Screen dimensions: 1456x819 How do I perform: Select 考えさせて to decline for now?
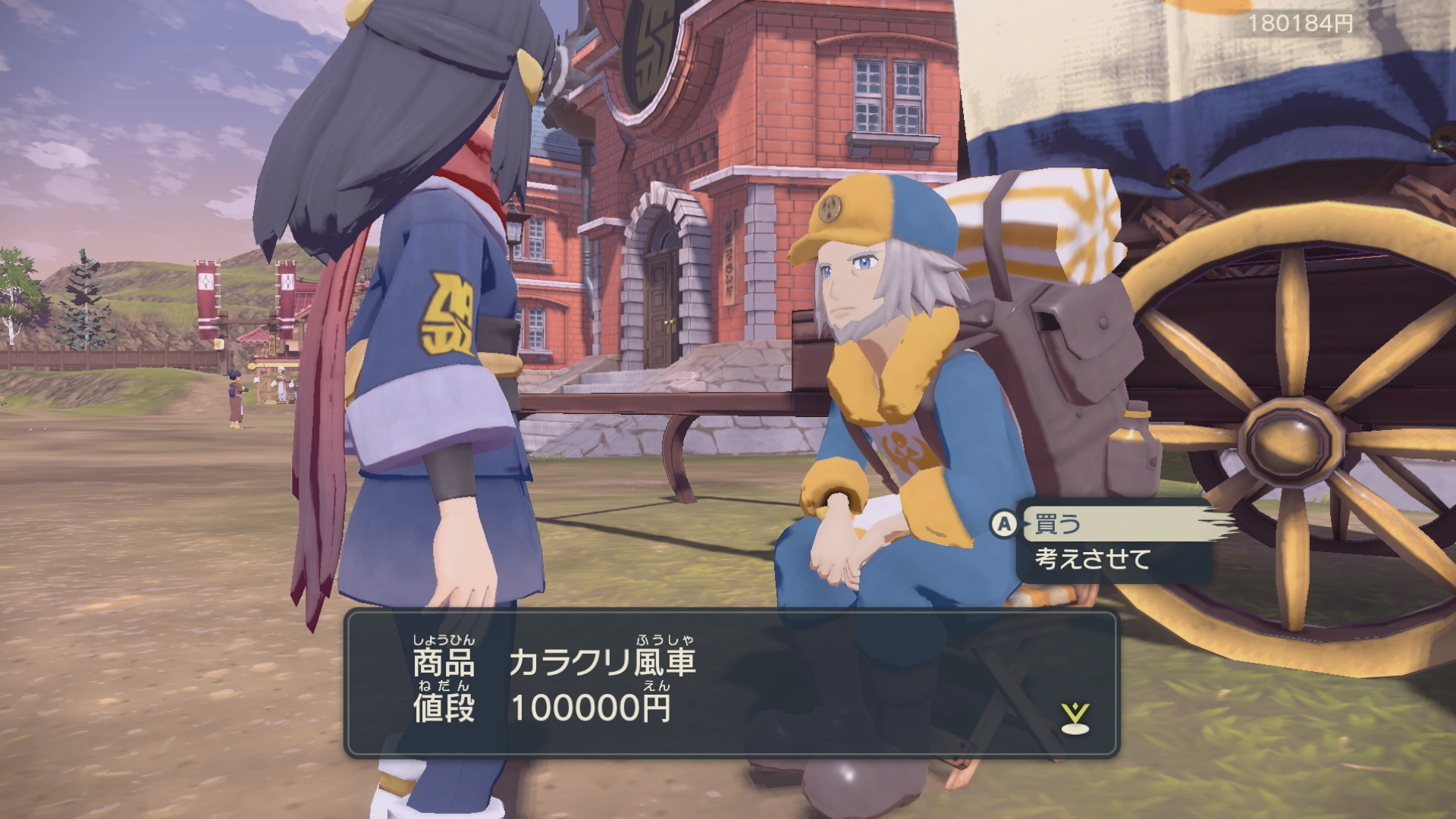[x=1092, y=560]
